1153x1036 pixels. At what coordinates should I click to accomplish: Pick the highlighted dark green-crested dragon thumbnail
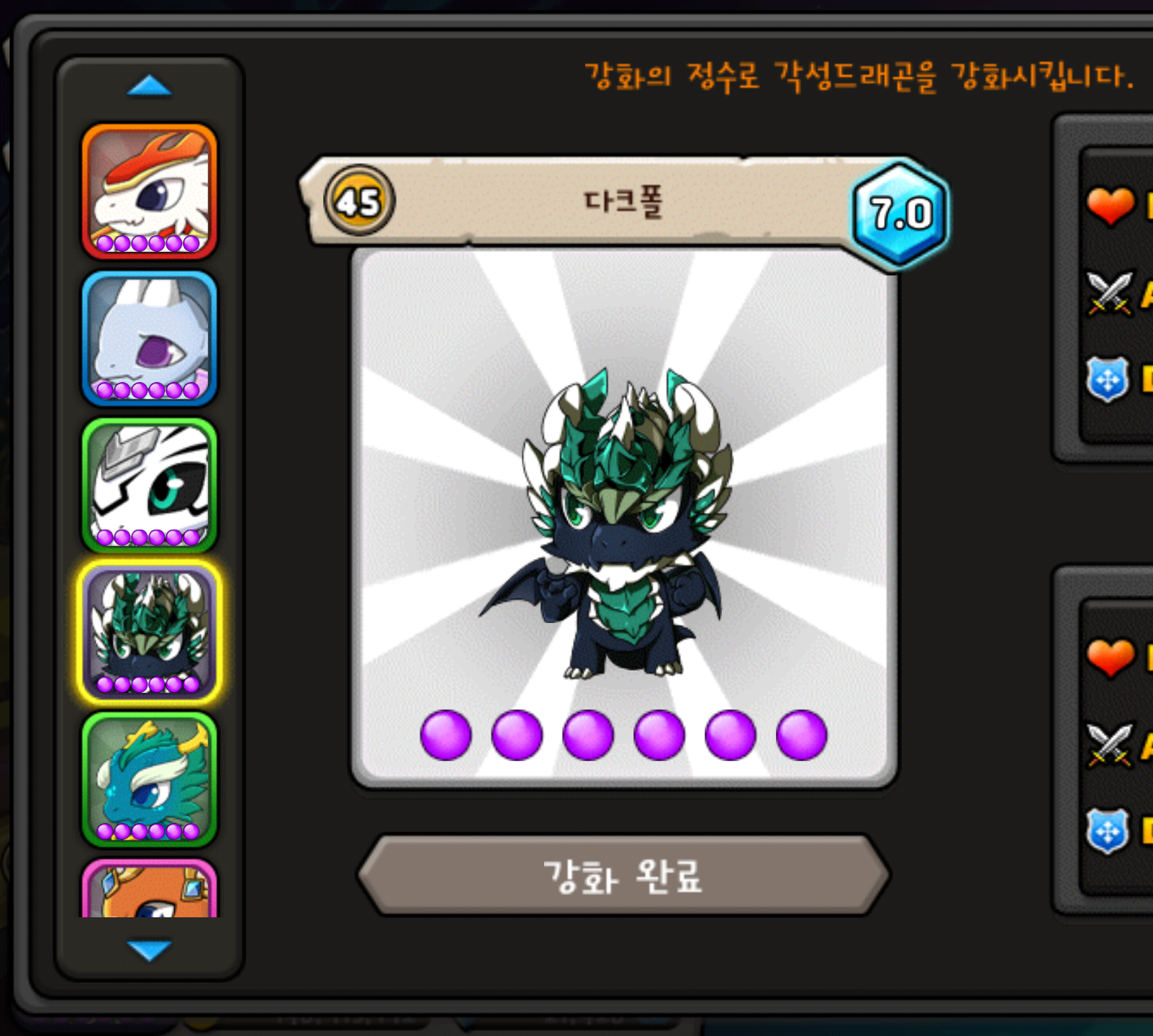coord(150,632)
